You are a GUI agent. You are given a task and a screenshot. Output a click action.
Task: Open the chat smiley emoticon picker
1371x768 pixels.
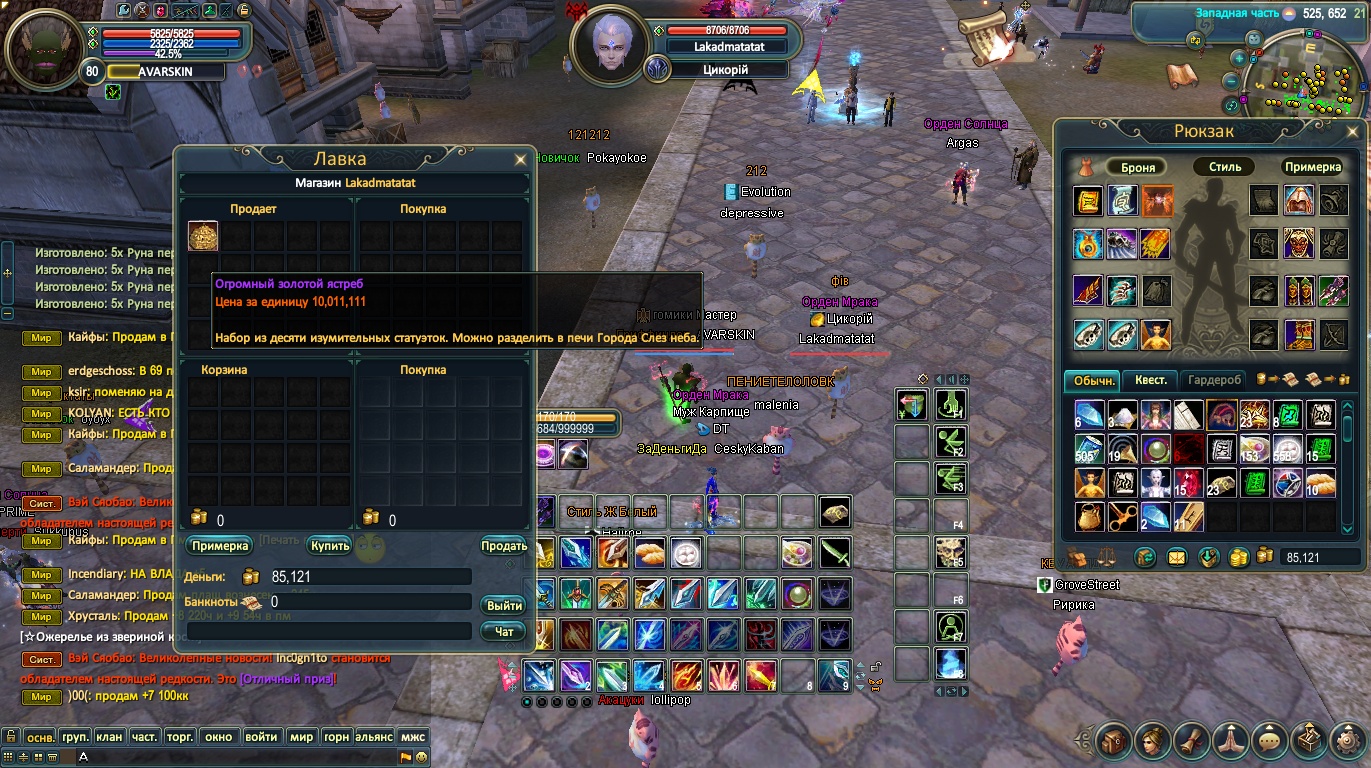click(x=421, y=757)
